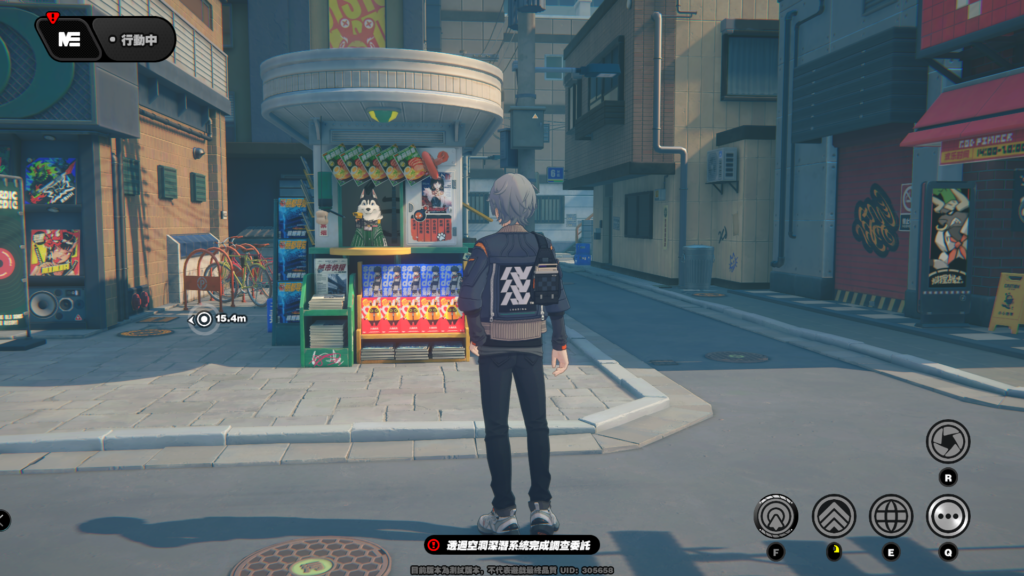Click the 15.4m objective waypoint marker
The height and width of the screenshot is (576, 1024).
pos(204,319)
